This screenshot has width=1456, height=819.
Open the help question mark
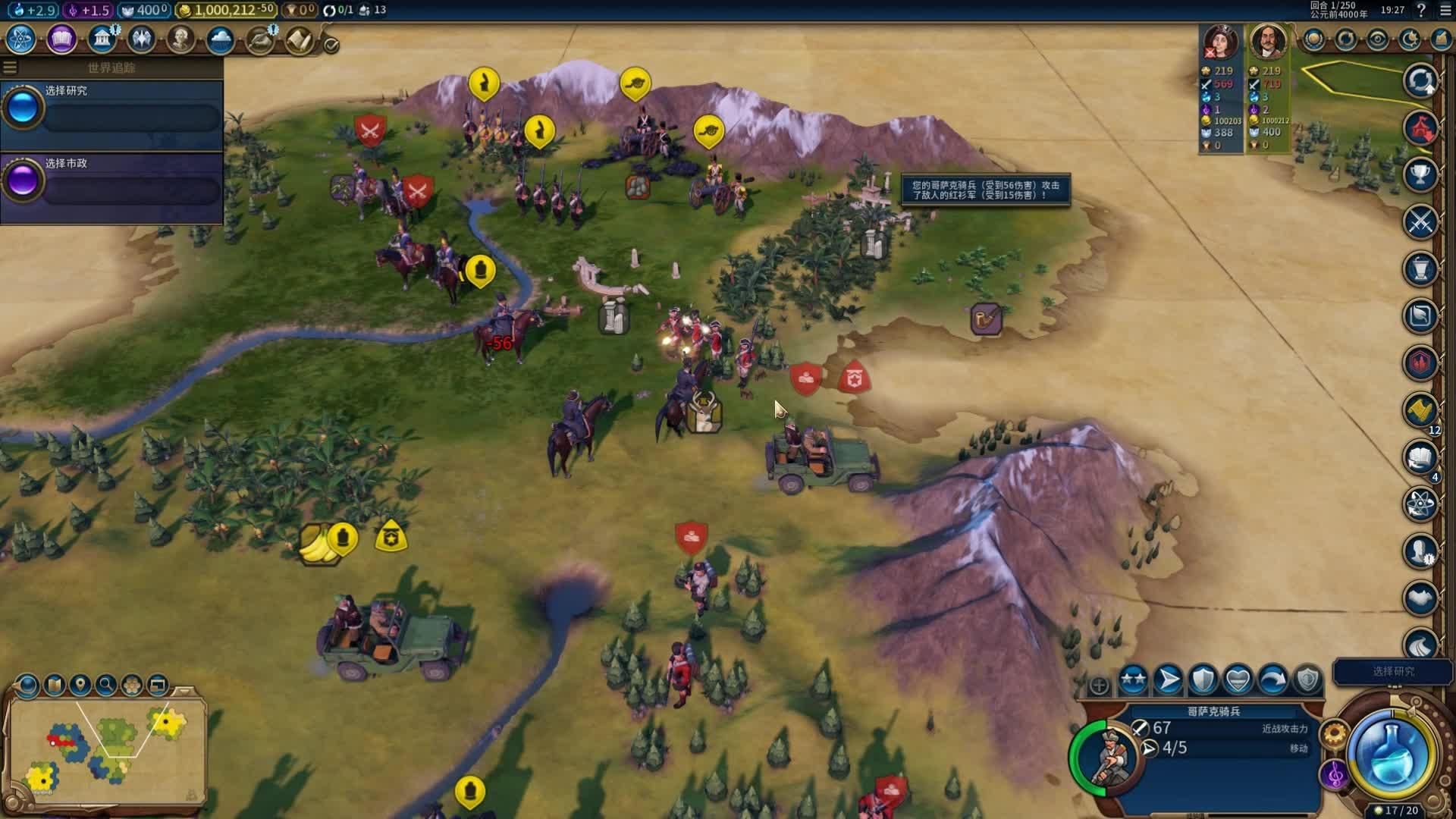tap(1421, 10)
